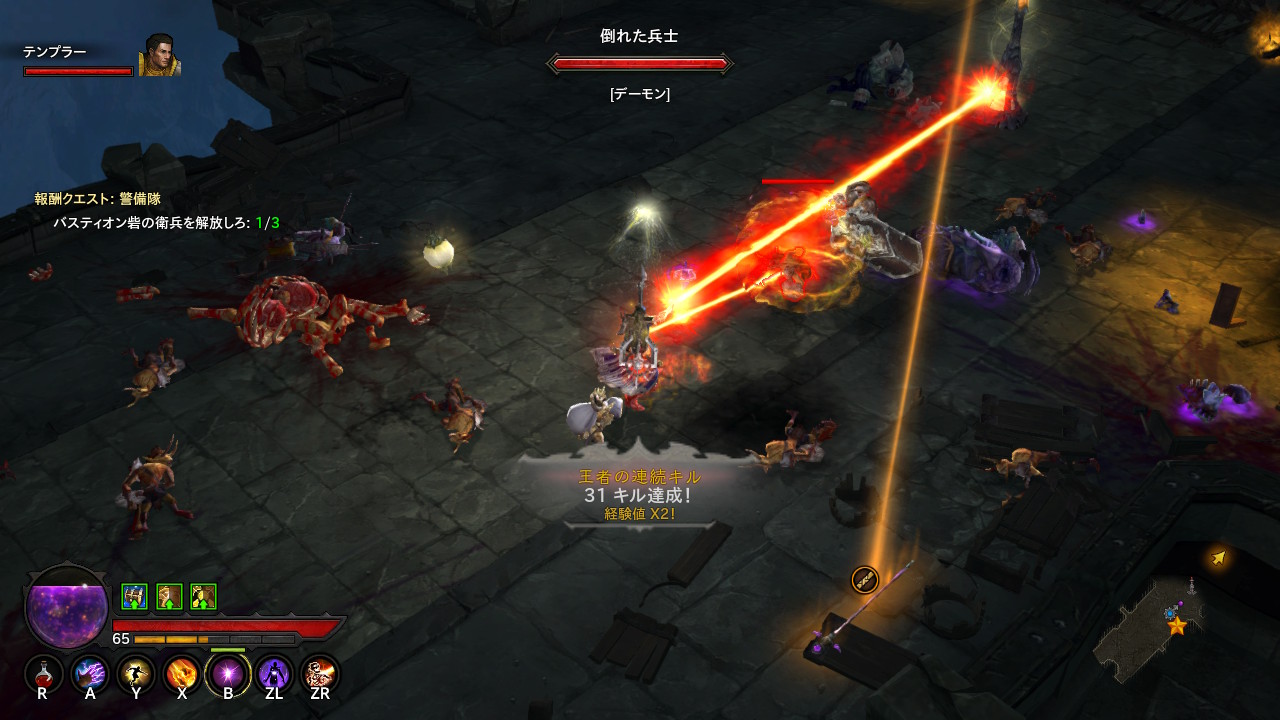Inspect the treasure chest buff icon
1280x720 pixels.
click(134, 597)
